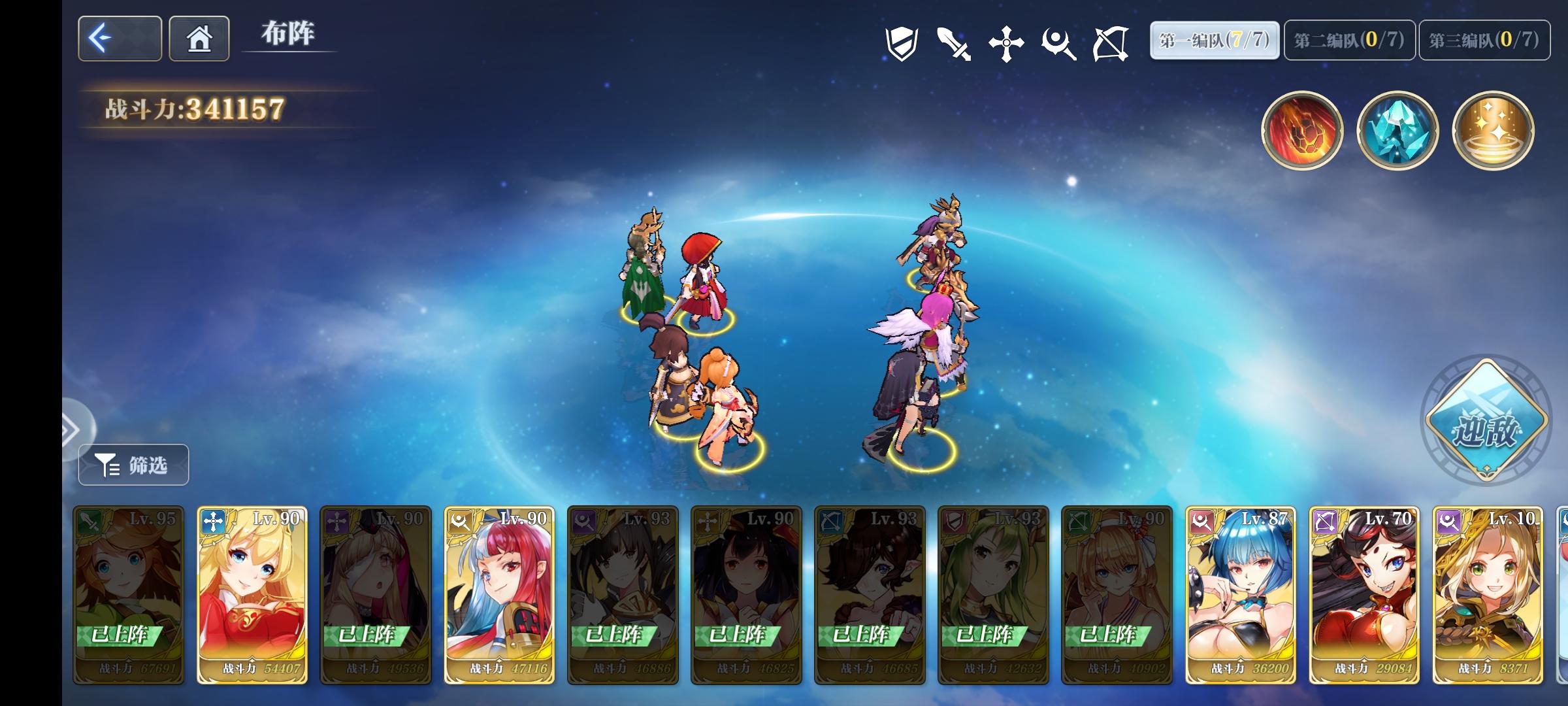Screen dimensions: 1568x706
Task: Open the 筛选 filter panel
Action: [x=133, y=464]
